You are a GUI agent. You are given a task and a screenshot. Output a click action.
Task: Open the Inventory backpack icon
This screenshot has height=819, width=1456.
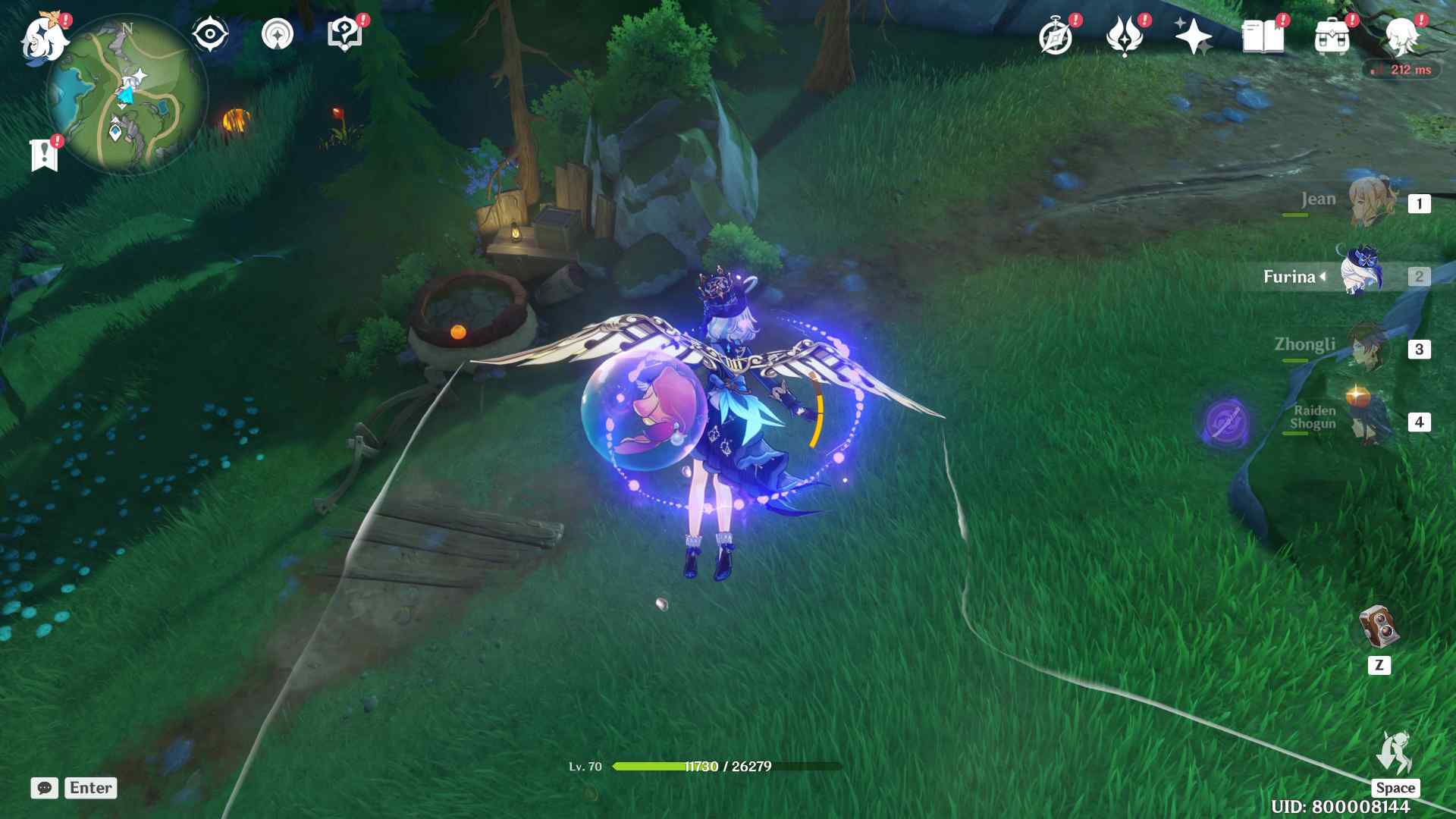tap(1332, 37)
